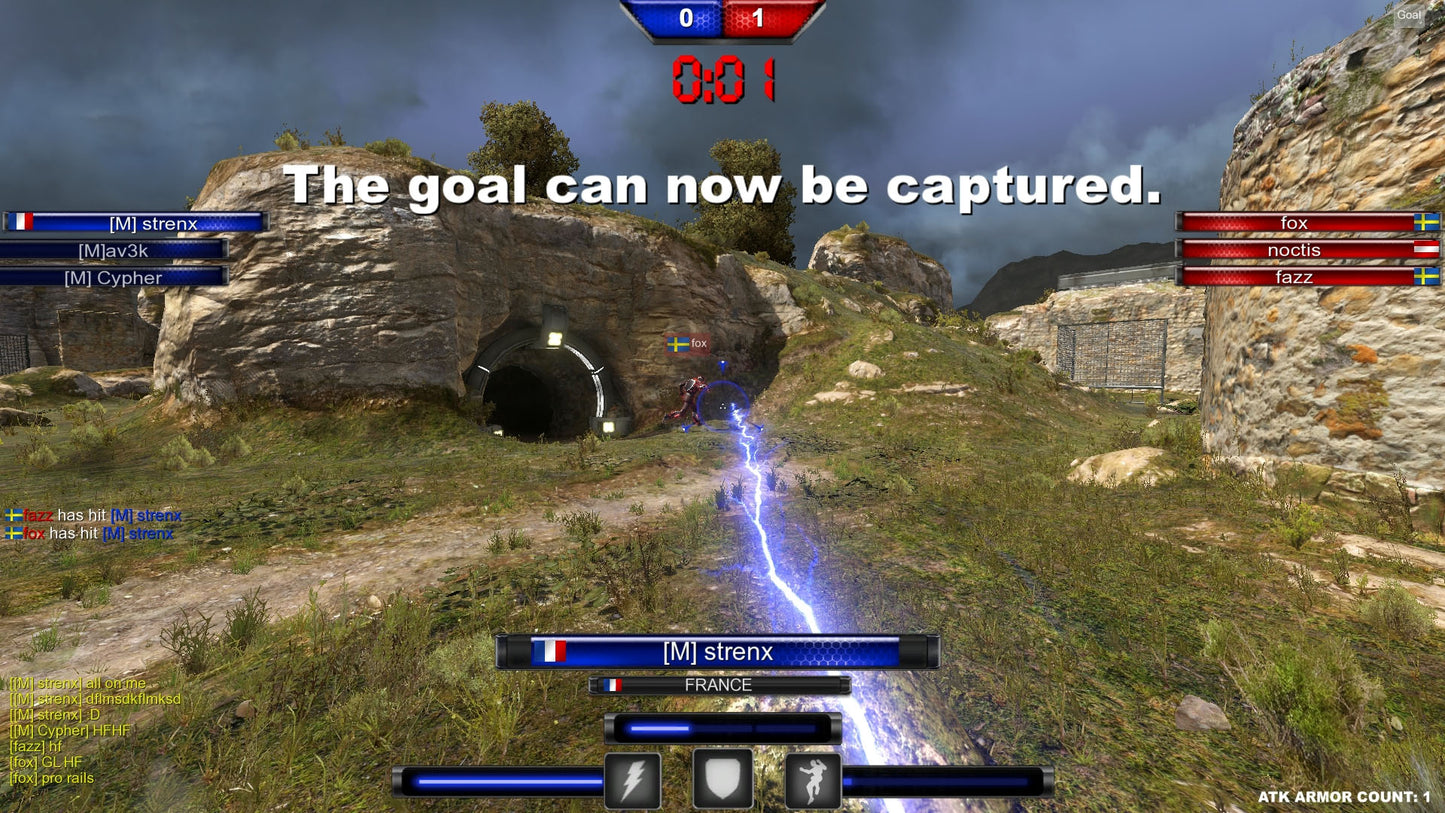
Task: Click the shield armor icon
Action: pyautogui.click(x=723, y=779)
